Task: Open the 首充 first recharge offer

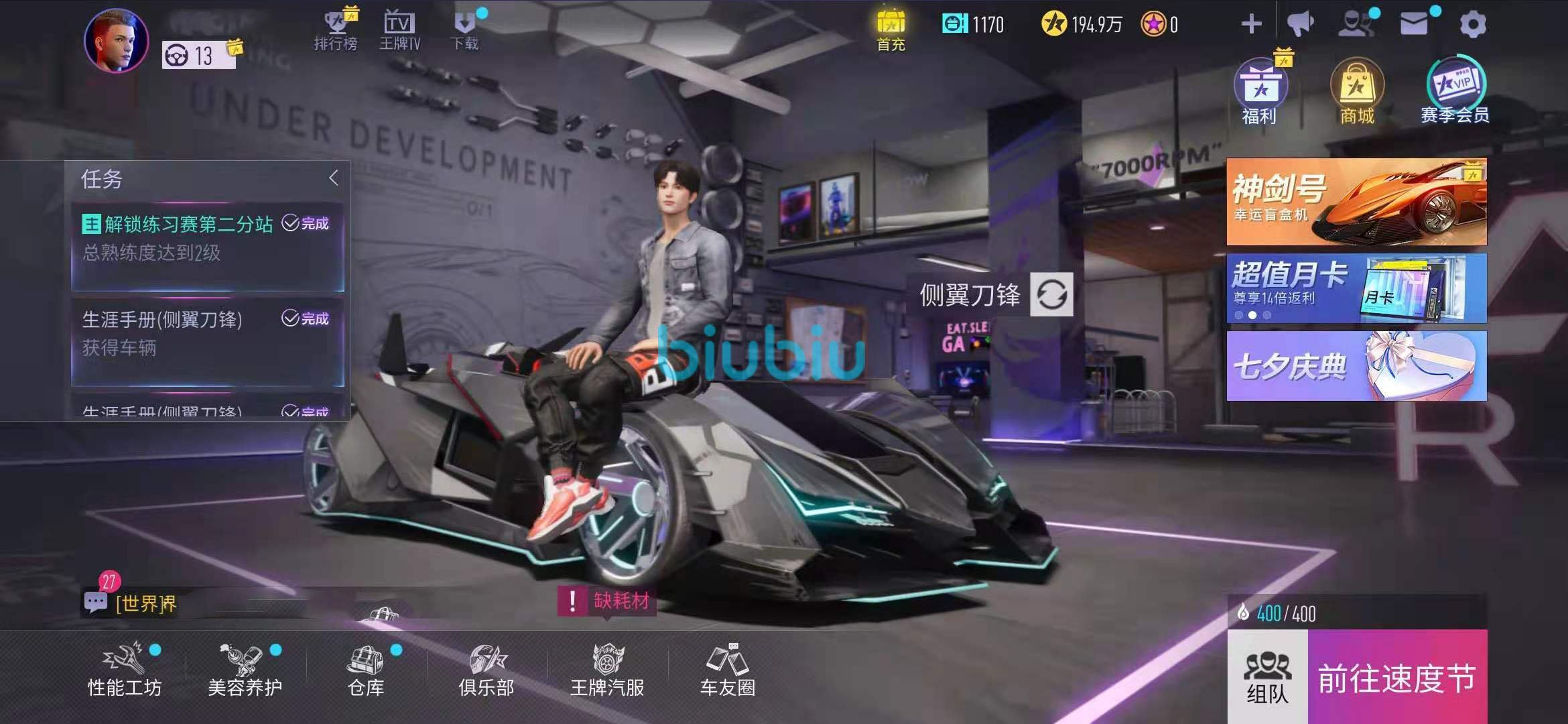Action: pyautogui.click(x=891, y=30)
